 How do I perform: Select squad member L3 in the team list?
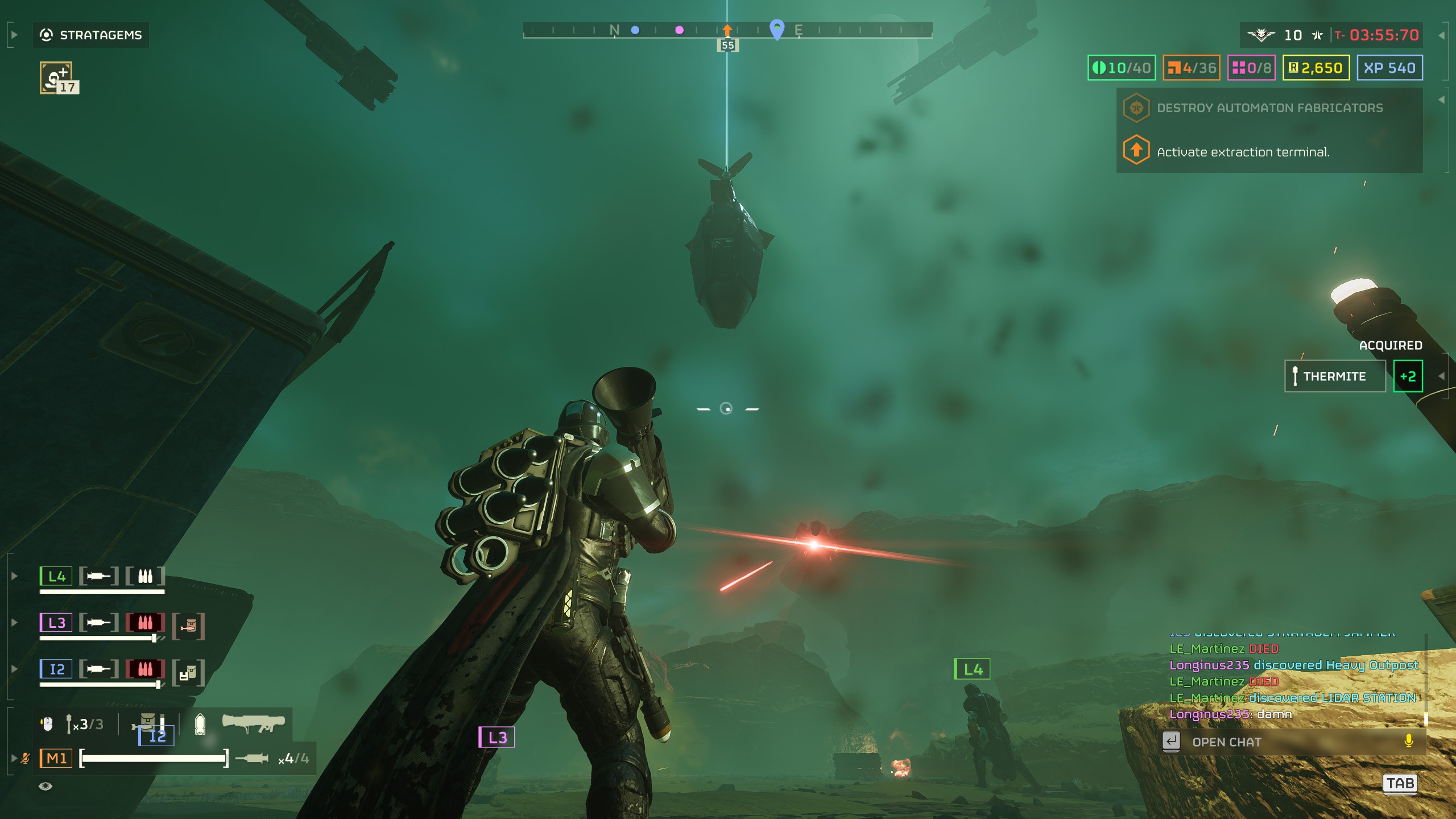pos(56,623)
